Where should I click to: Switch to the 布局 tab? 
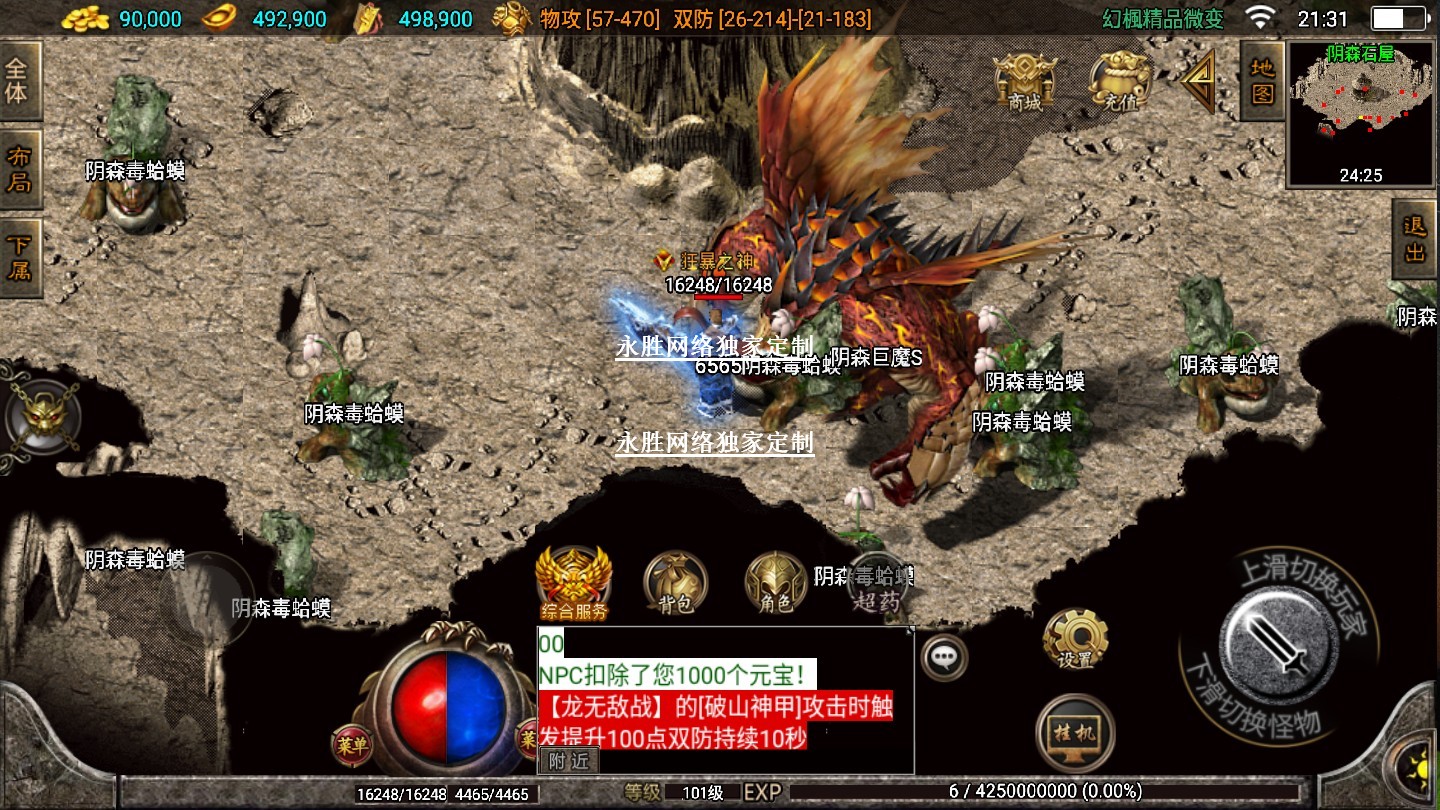18,169
